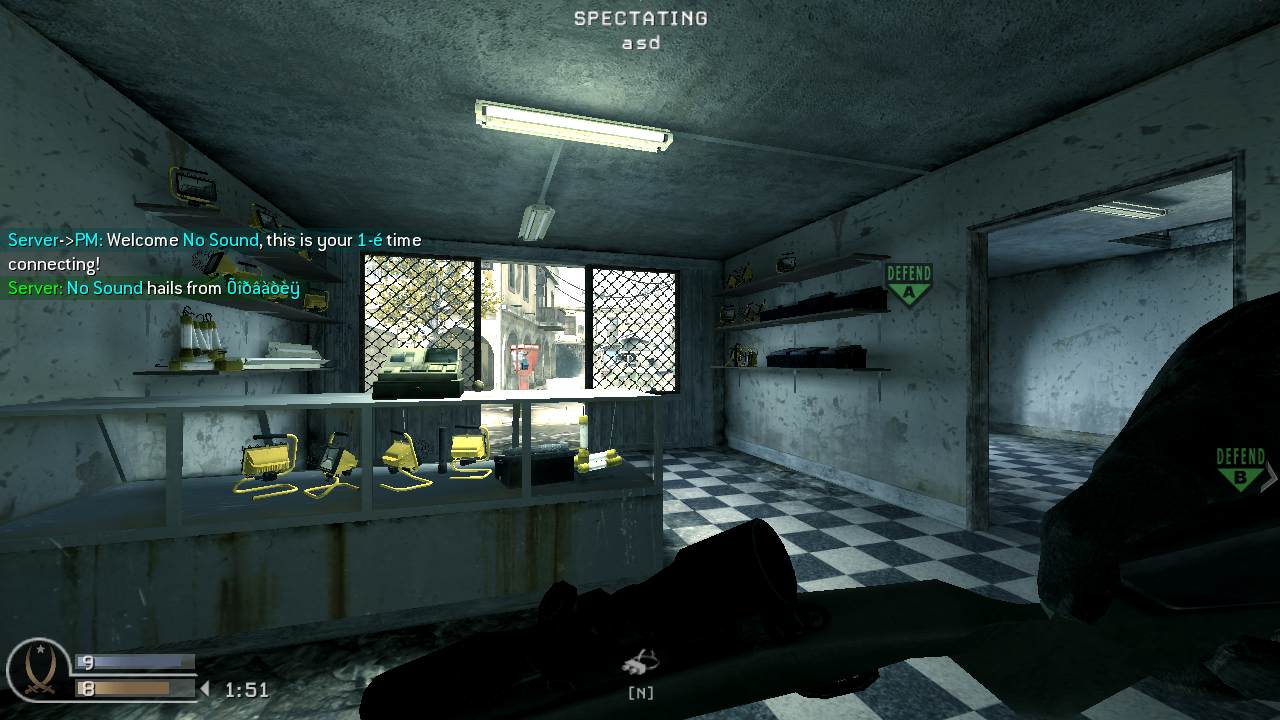1280x720 pixels.
Task: Select the C4 detonator icon above [N]
Action: point(639,662)
